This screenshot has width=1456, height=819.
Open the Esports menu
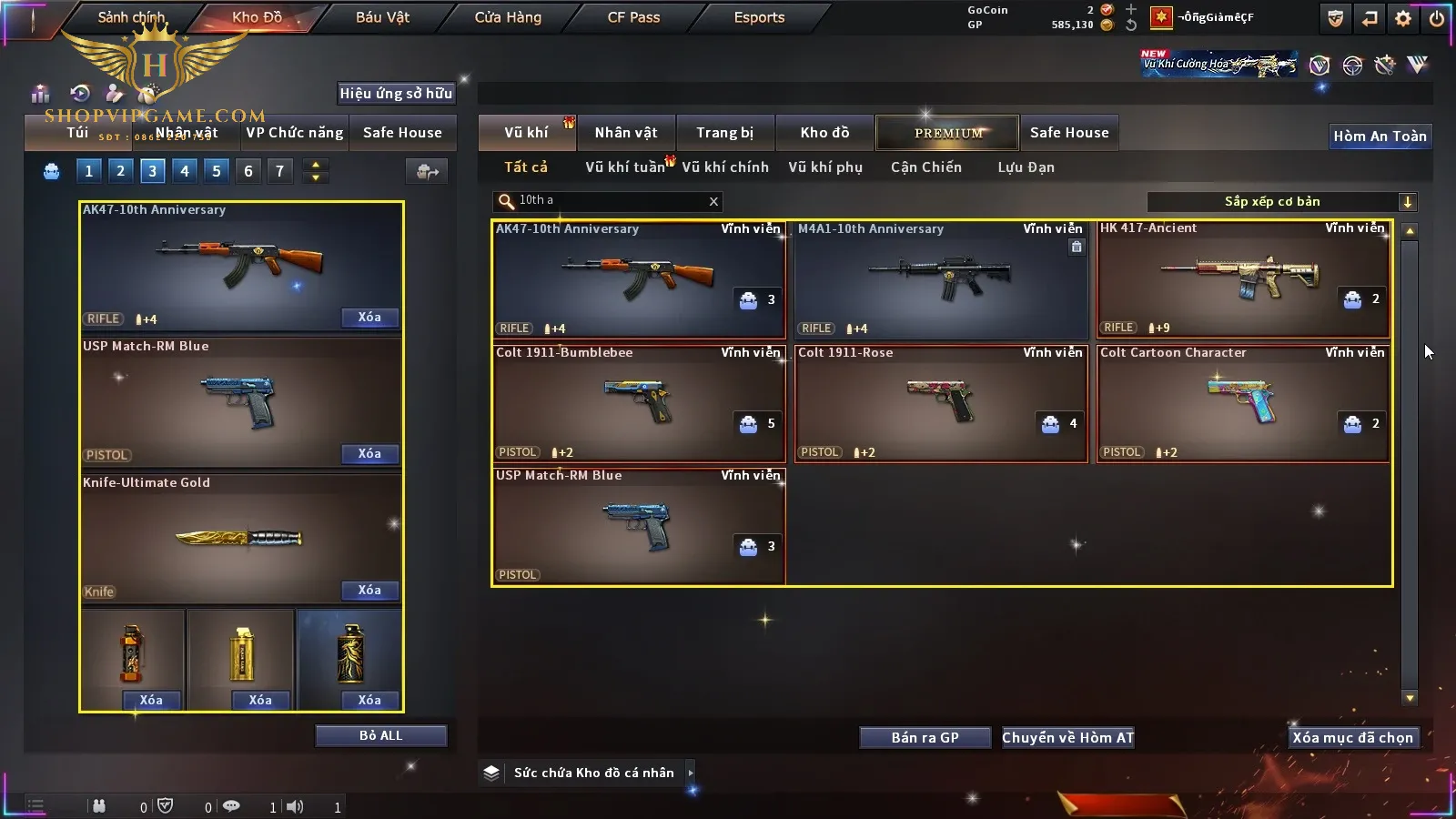point(759,17)
